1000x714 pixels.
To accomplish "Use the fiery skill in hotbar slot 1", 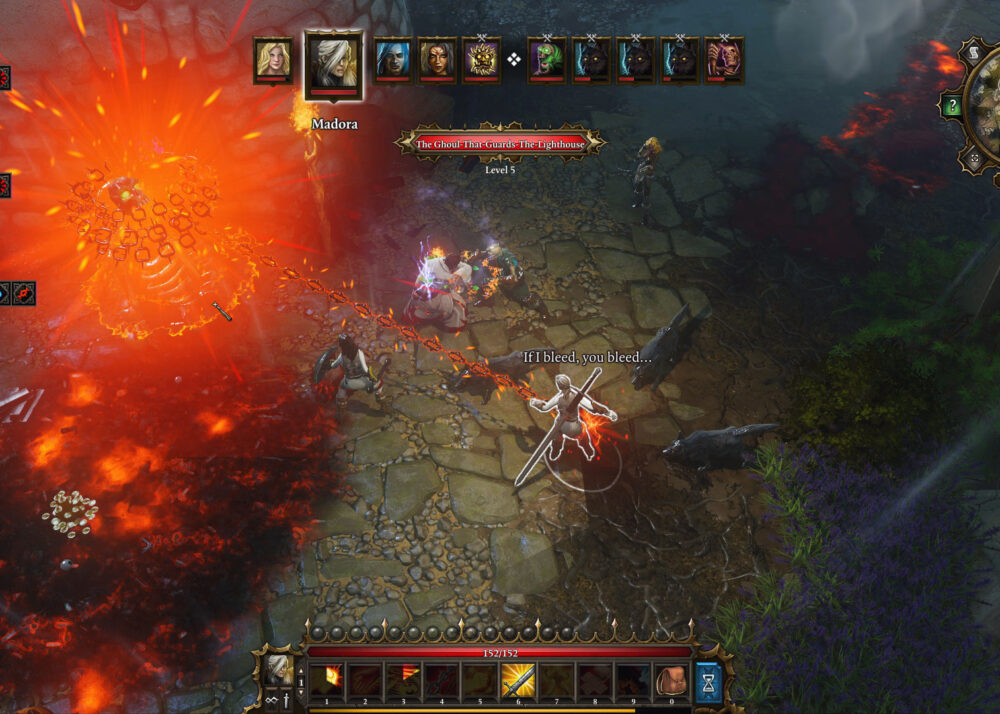I will click(x=326, y=681).
